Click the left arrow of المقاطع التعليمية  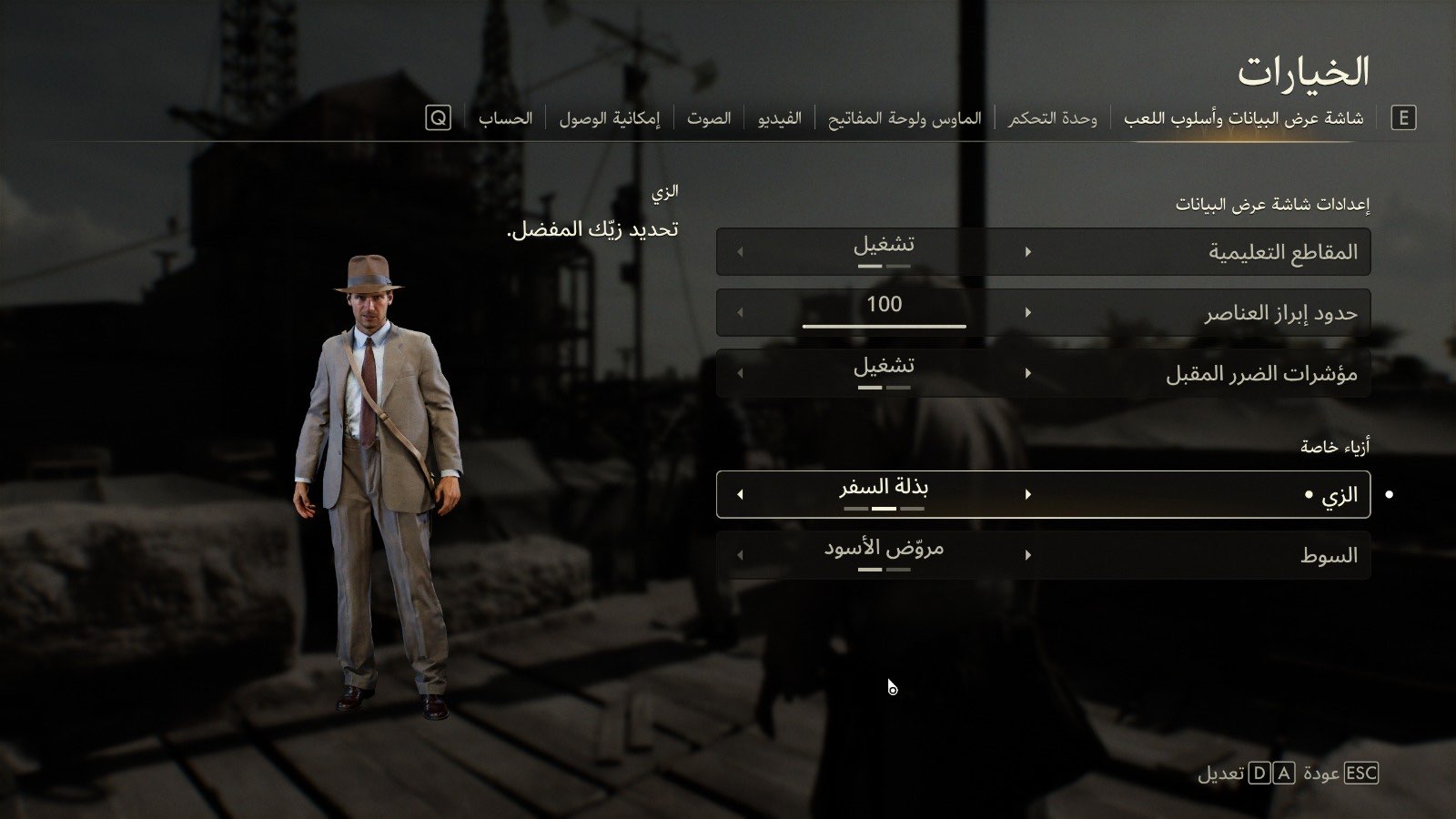[x=740, y=252]
